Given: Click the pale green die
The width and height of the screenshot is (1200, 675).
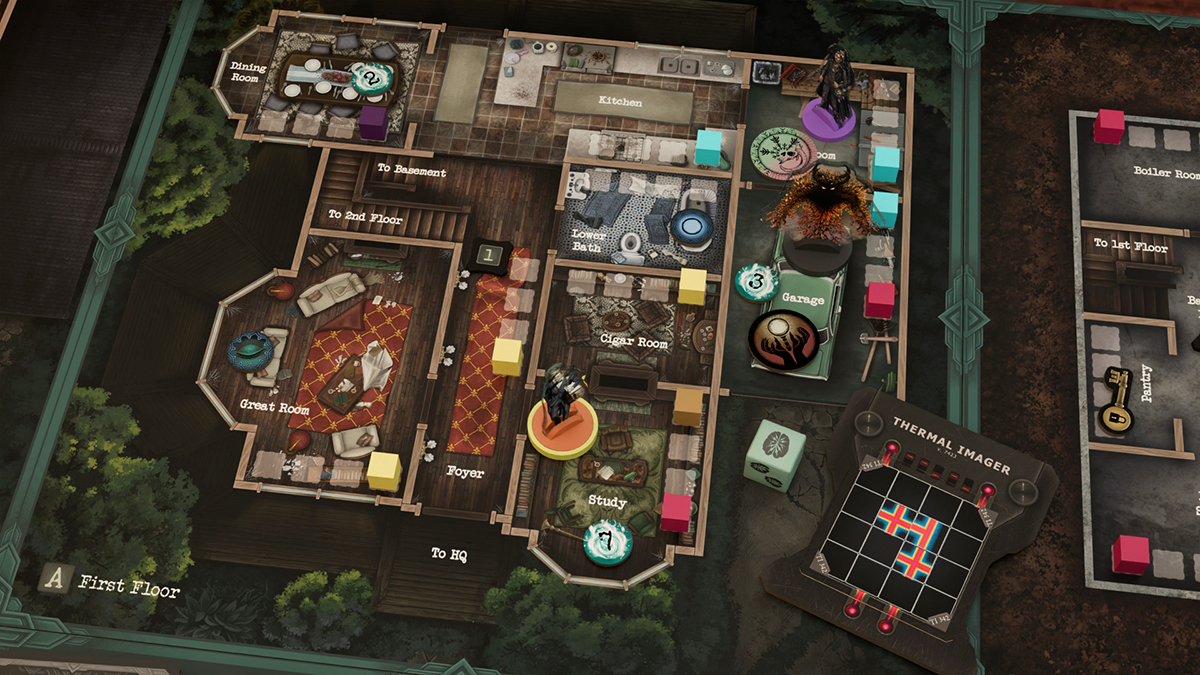Looking at the screenshot, I should coord(775,453).
